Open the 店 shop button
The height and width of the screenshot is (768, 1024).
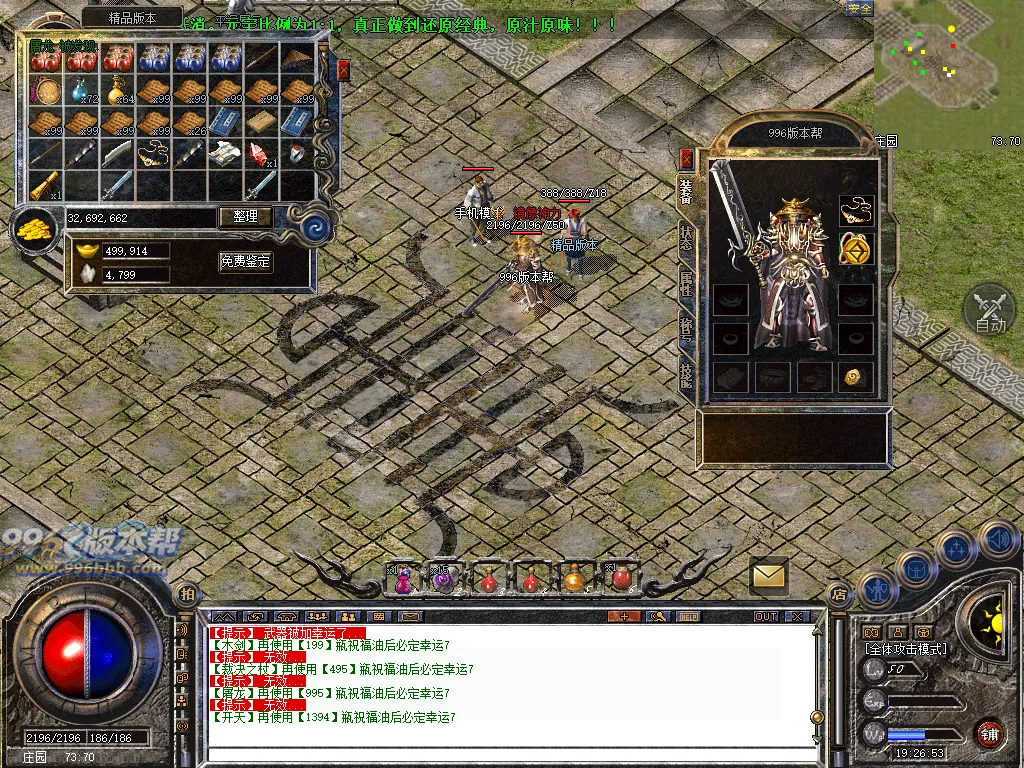point(838,594)
